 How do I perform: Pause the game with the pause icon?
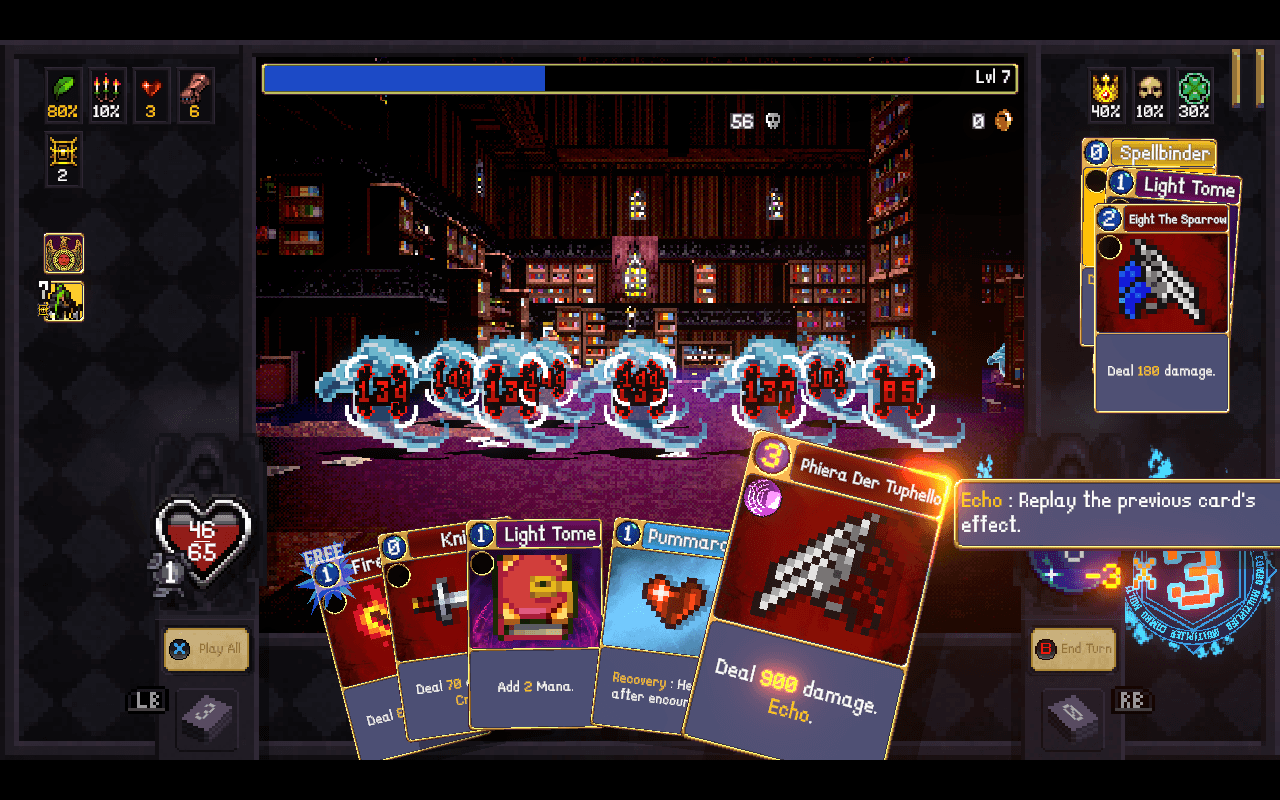coord(1247,76)
